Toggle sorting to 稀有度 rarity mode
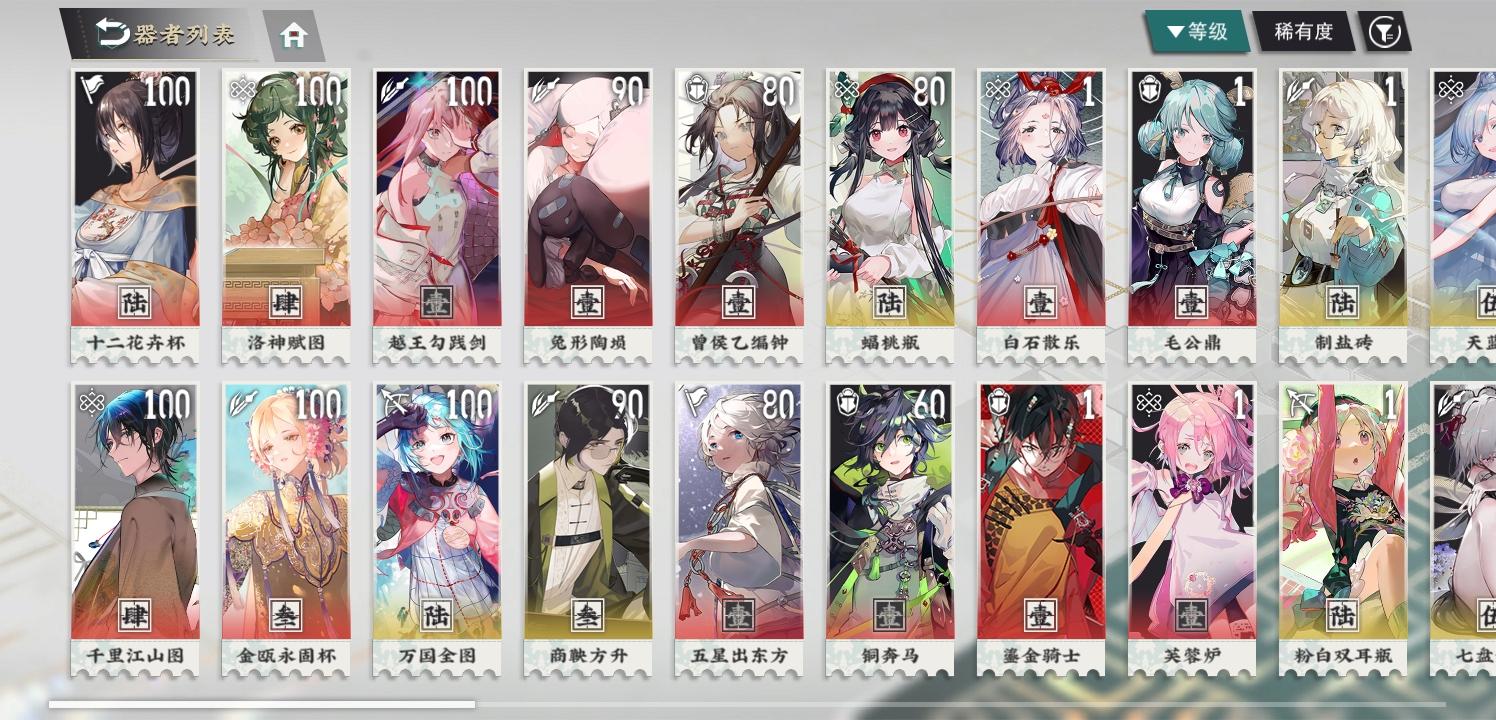This screenshot has width=1496, height=720. [x=1306, y=31]
